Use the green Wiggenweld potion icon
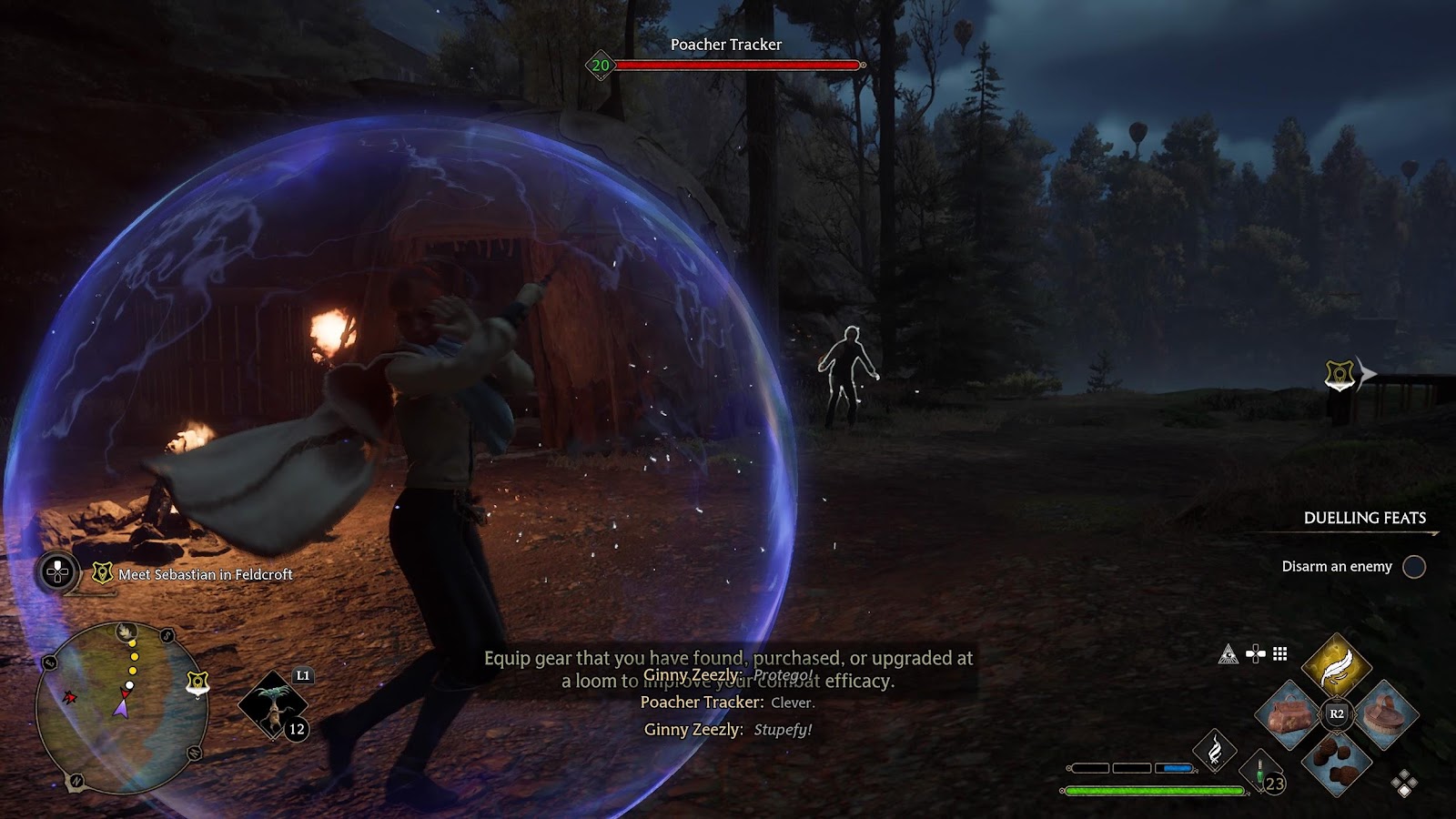Image resolution: width=1456 pixels, height=819 pixels. (x=1261, y=772)
